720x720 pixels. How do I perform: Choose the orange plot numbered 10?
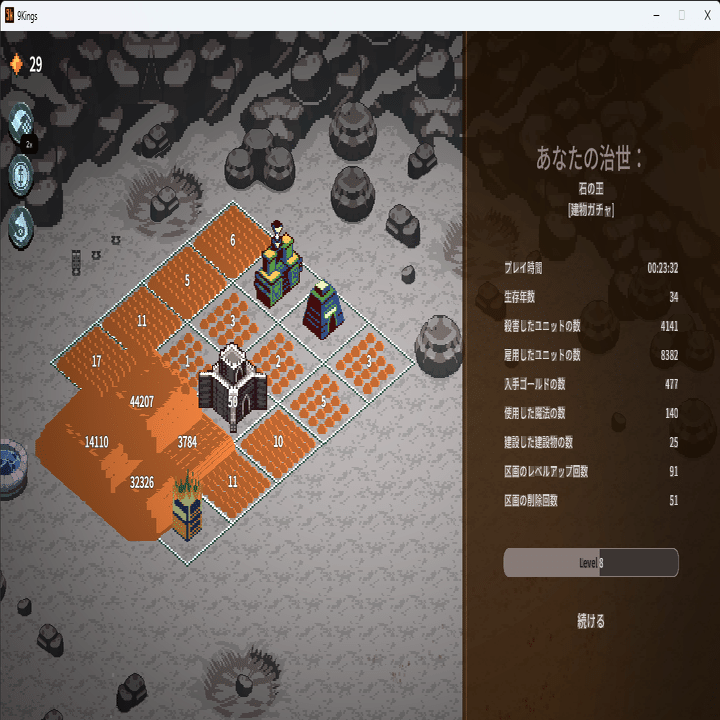(x=277, y=441)
